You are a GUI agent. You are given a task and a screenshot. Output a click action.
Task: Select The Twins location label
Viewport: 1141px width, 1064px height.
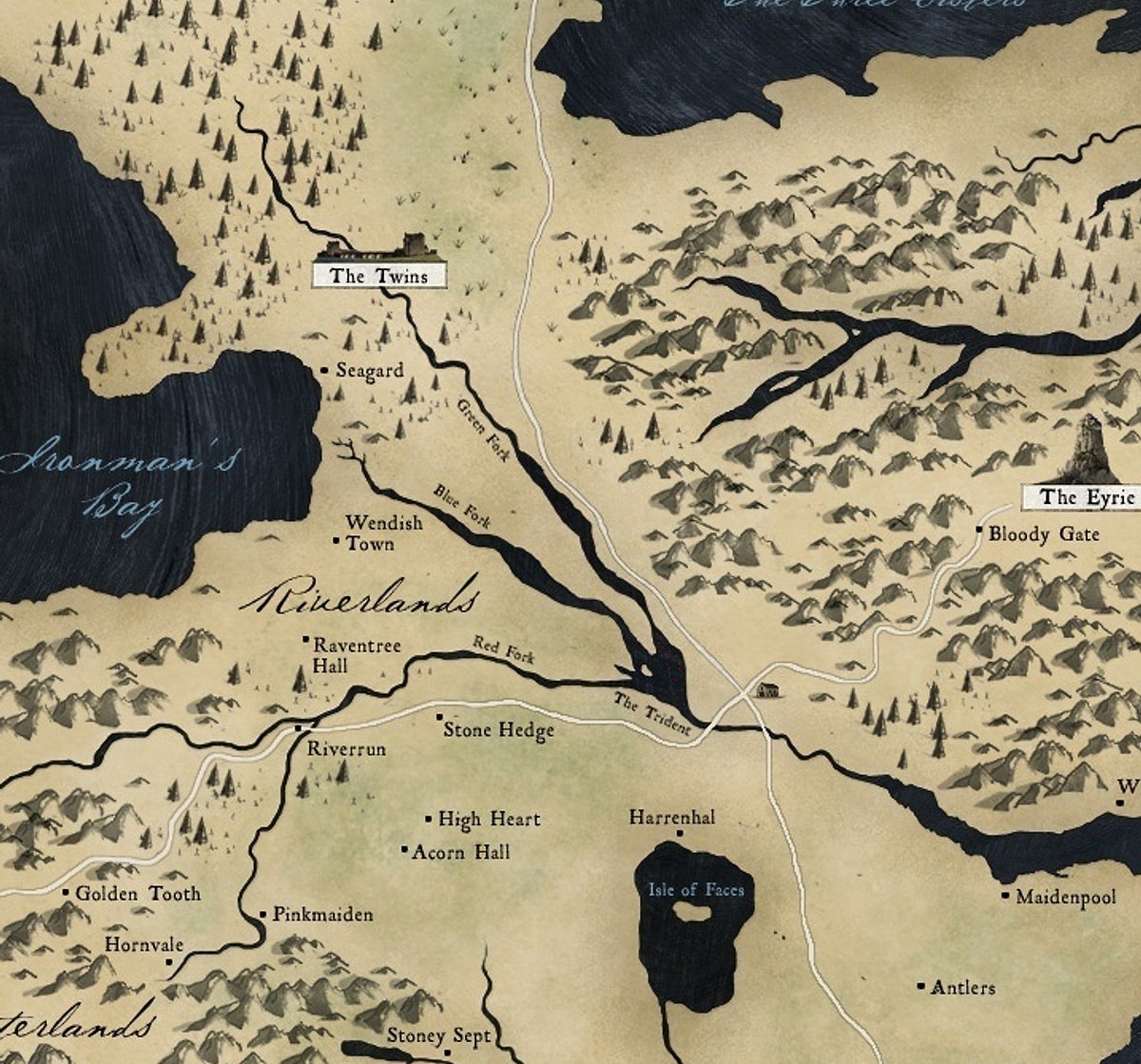(379, 277)
